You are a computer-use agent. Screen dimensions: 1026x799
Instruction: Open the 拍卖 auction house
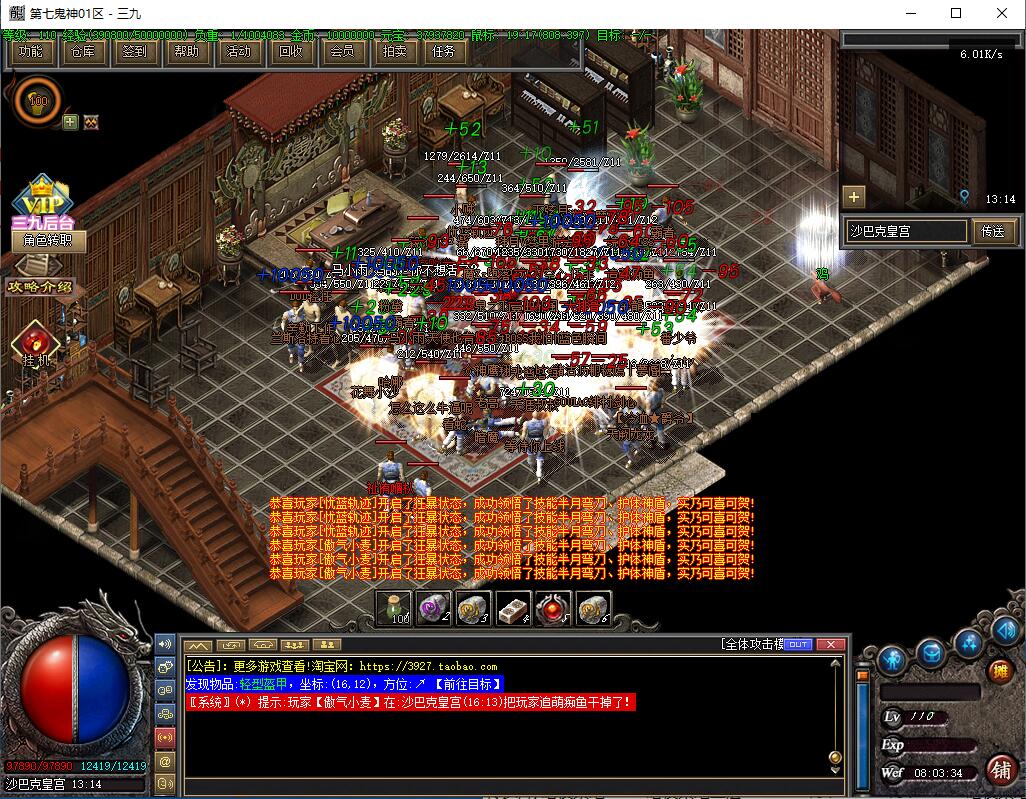tap(393, 52)
